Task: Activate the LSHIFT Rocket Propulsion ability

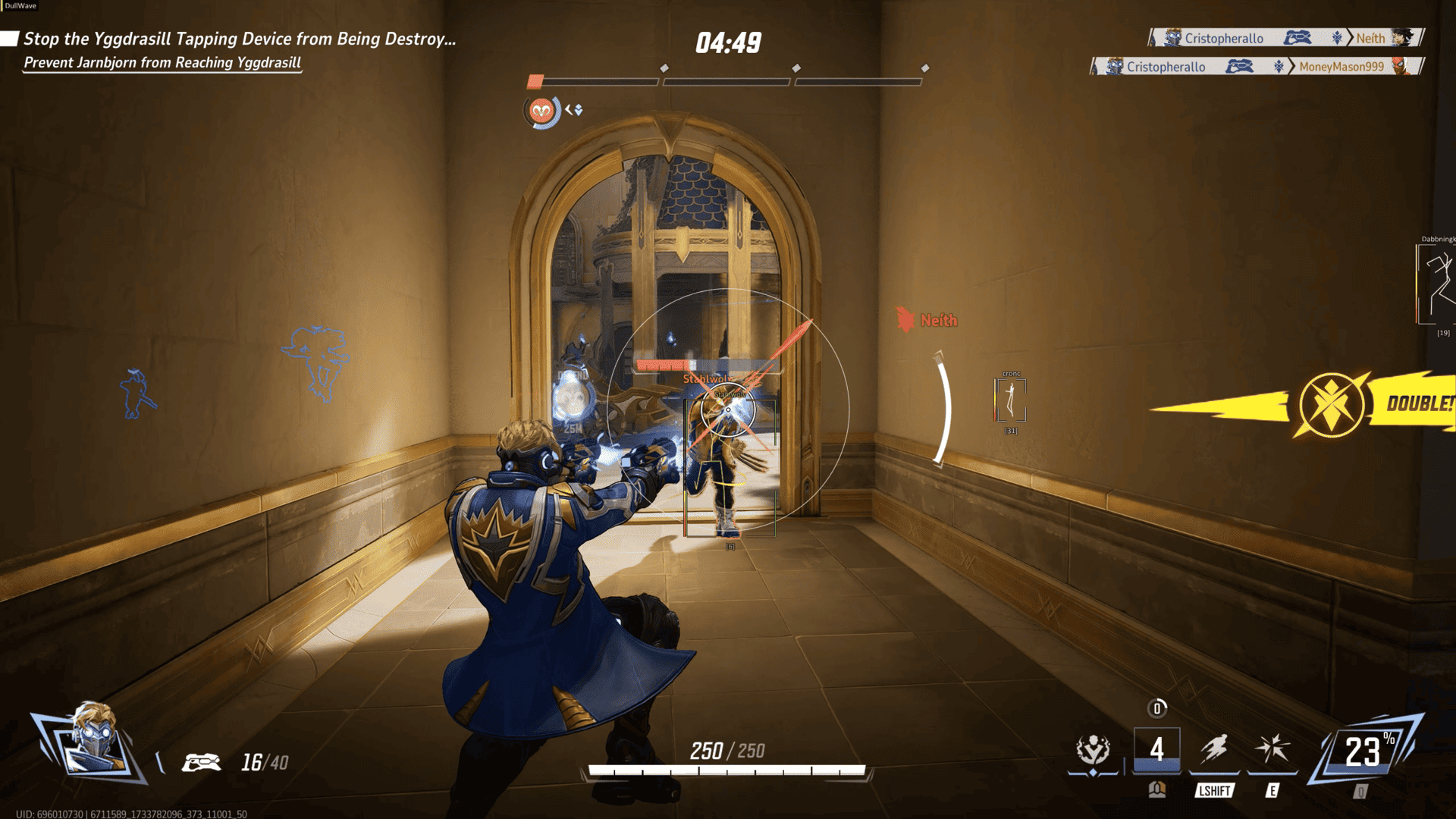Action: coord(1214,750)
